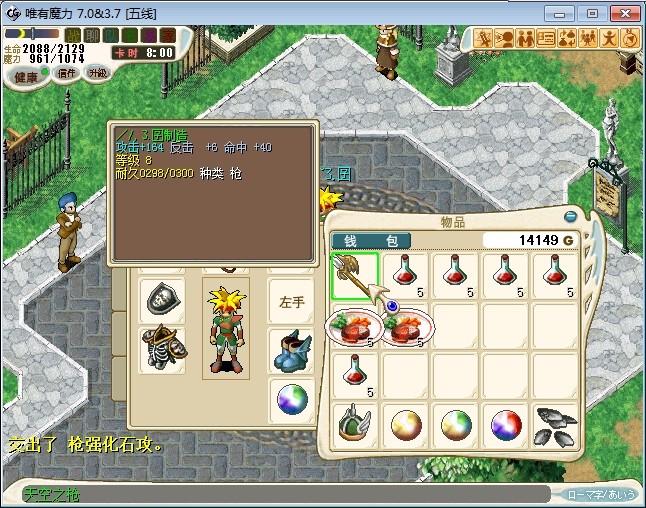This screenshot has height=508, width=646.
Task: Click the 健康 health status button
Action: [27, 77]
